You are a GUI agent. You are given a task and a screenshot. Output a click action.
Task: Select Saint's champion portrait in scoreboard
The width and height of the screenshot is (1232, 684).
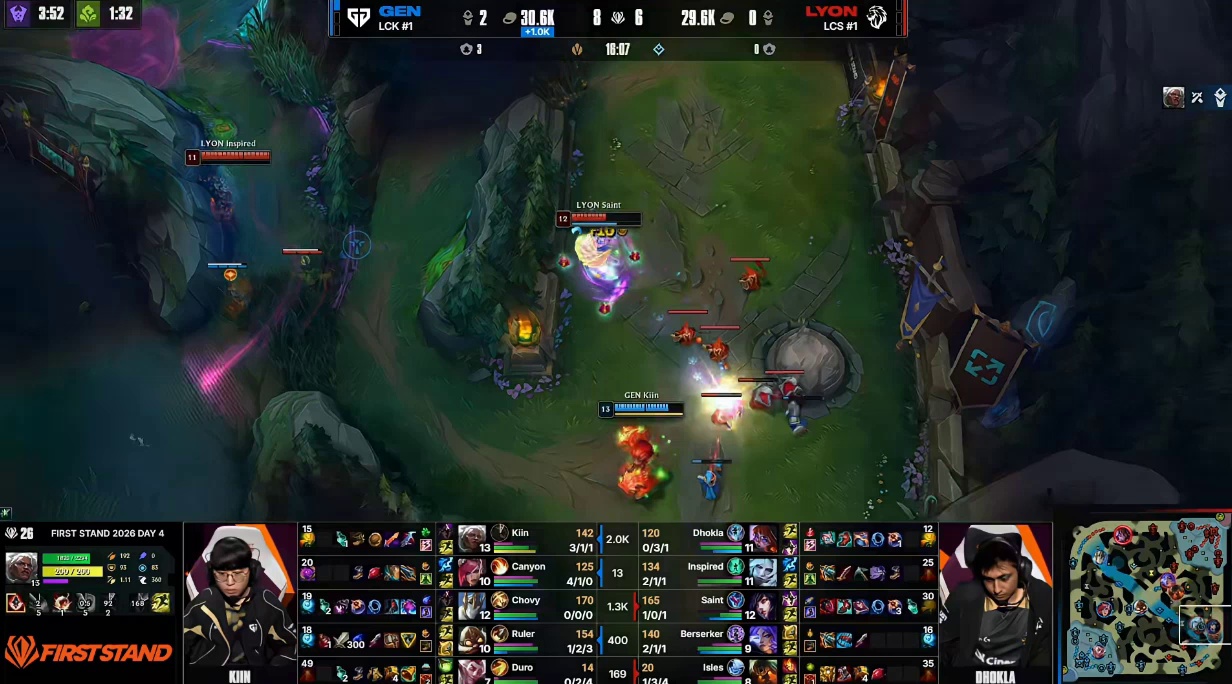point(764,606)
